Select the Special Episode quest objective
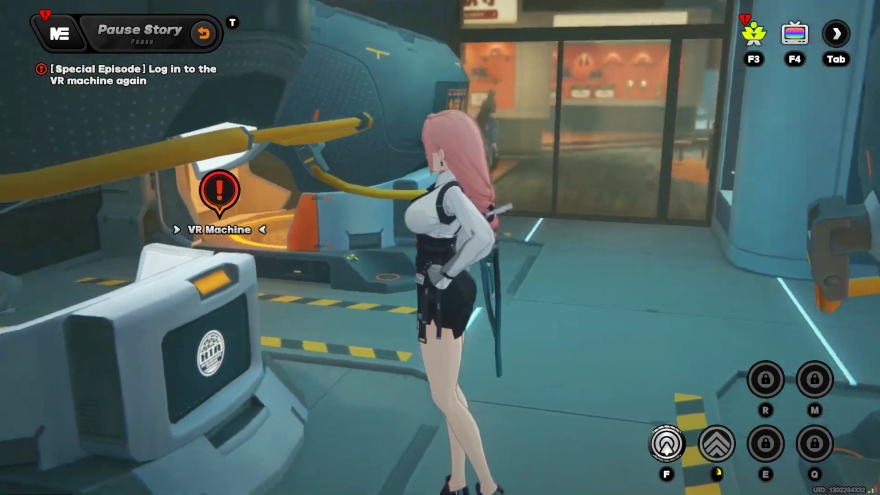880x495 pixels. (131, 74)
